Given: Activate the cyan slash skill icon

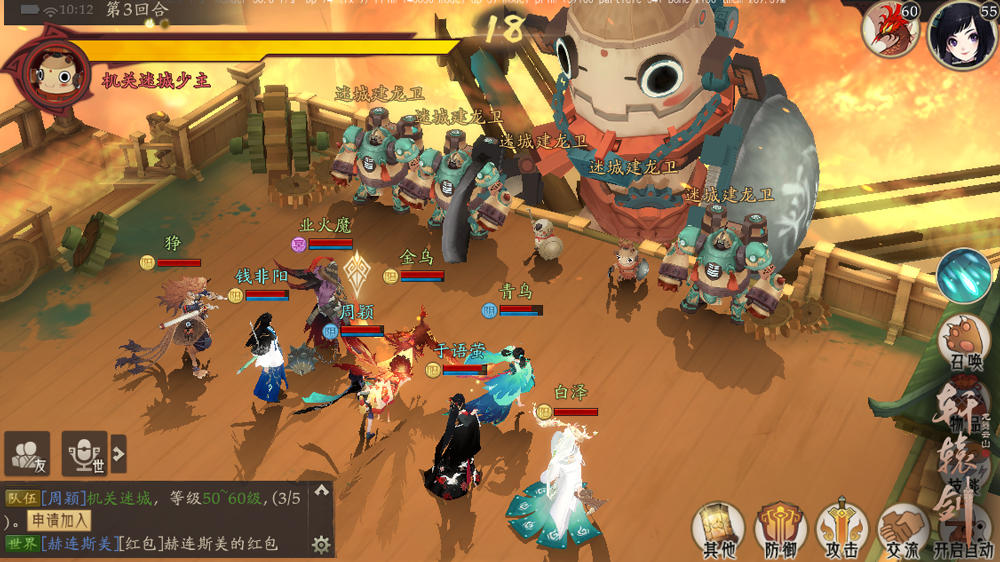Looking at the screenshot, I should pos(964,276).
